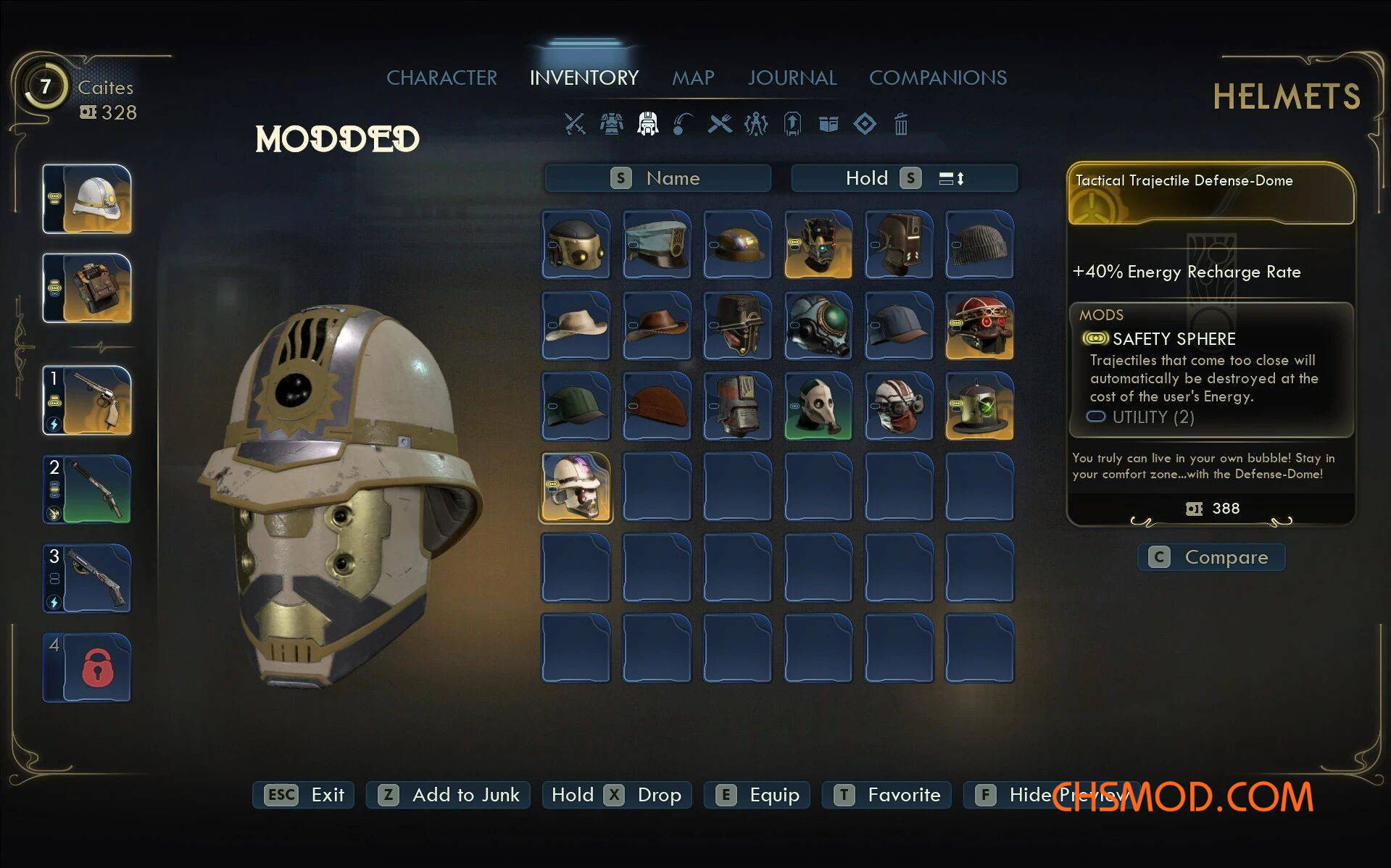Switch to the Companions tab
This screenshot has height=868, width=1391.
click(938, 78)
